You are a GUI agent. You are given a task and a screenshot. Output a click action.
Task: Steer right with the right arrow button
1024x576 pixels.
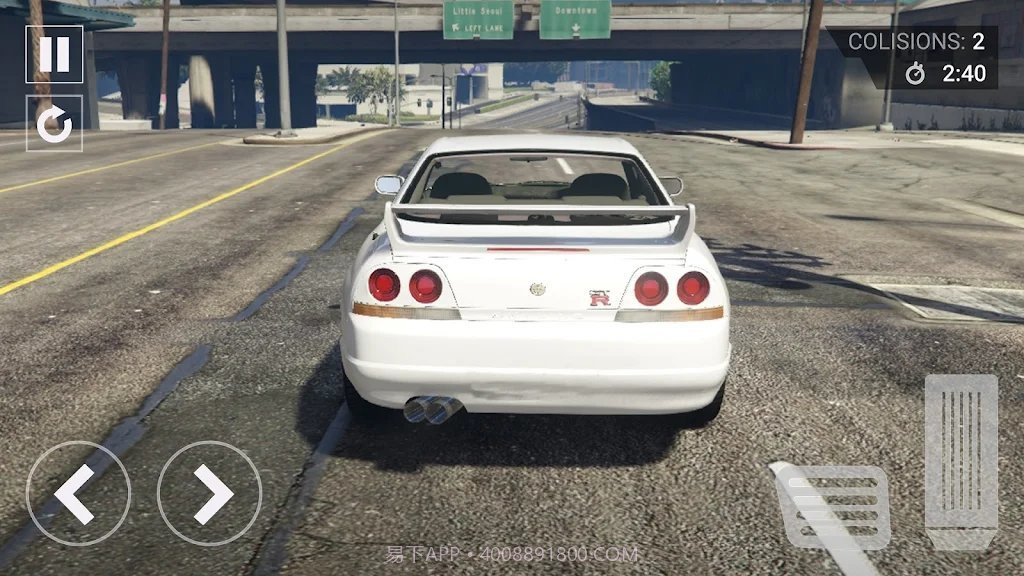point(209,493)
